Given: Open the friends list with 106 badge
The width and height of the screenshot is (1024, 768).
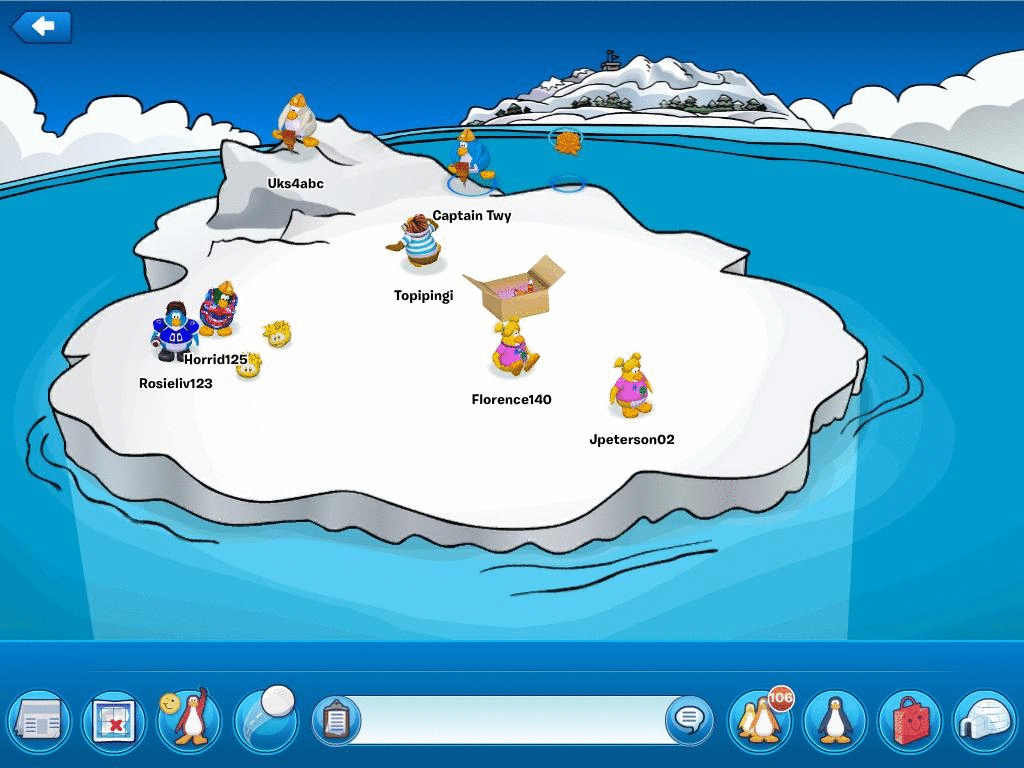Looking at the screenshot, I should point(760,717).
